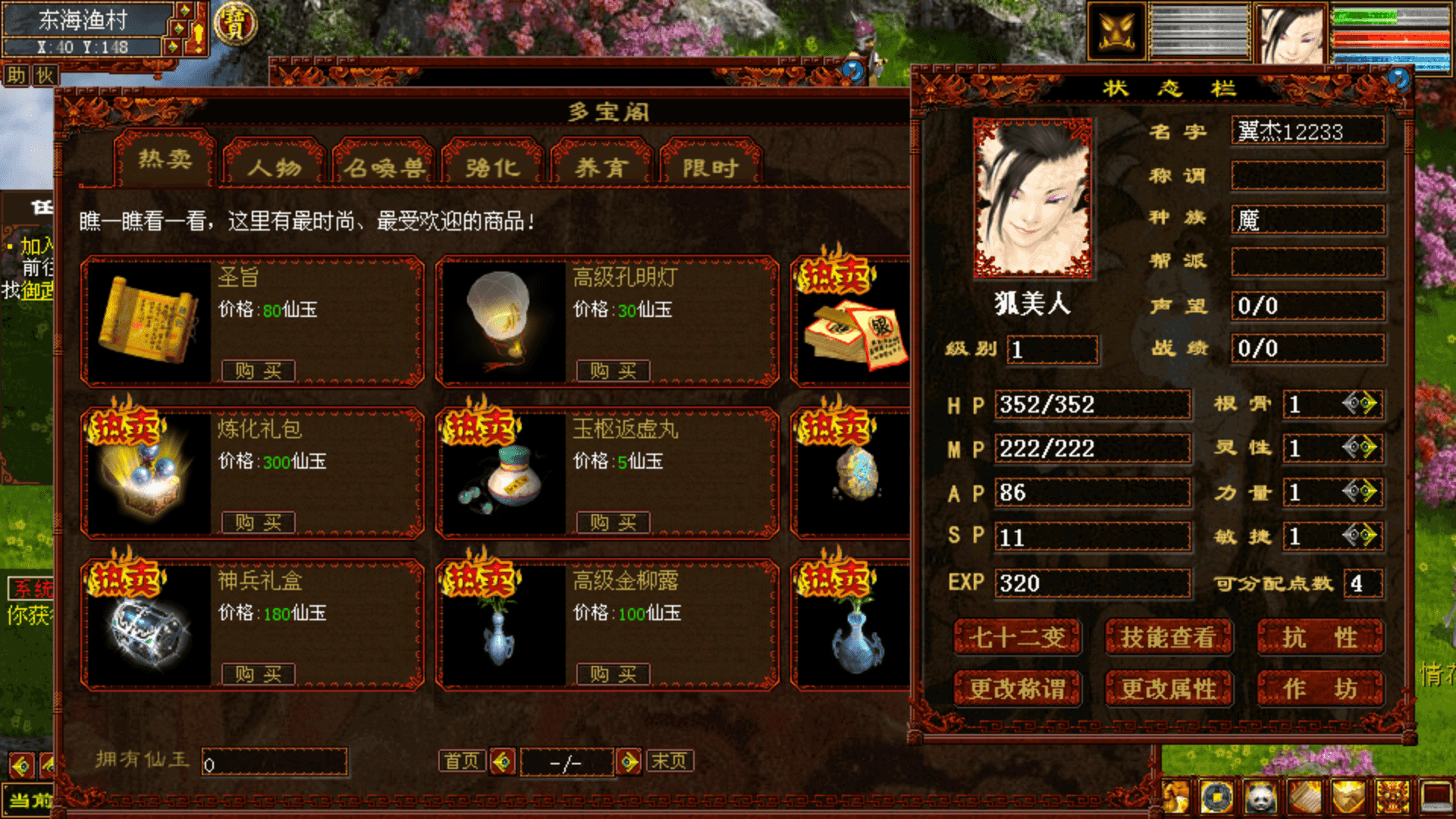Viewport: 1456px width, 819px height.
Task: Buy the 神兵礼盒 gift box
Action: (258, 674)
